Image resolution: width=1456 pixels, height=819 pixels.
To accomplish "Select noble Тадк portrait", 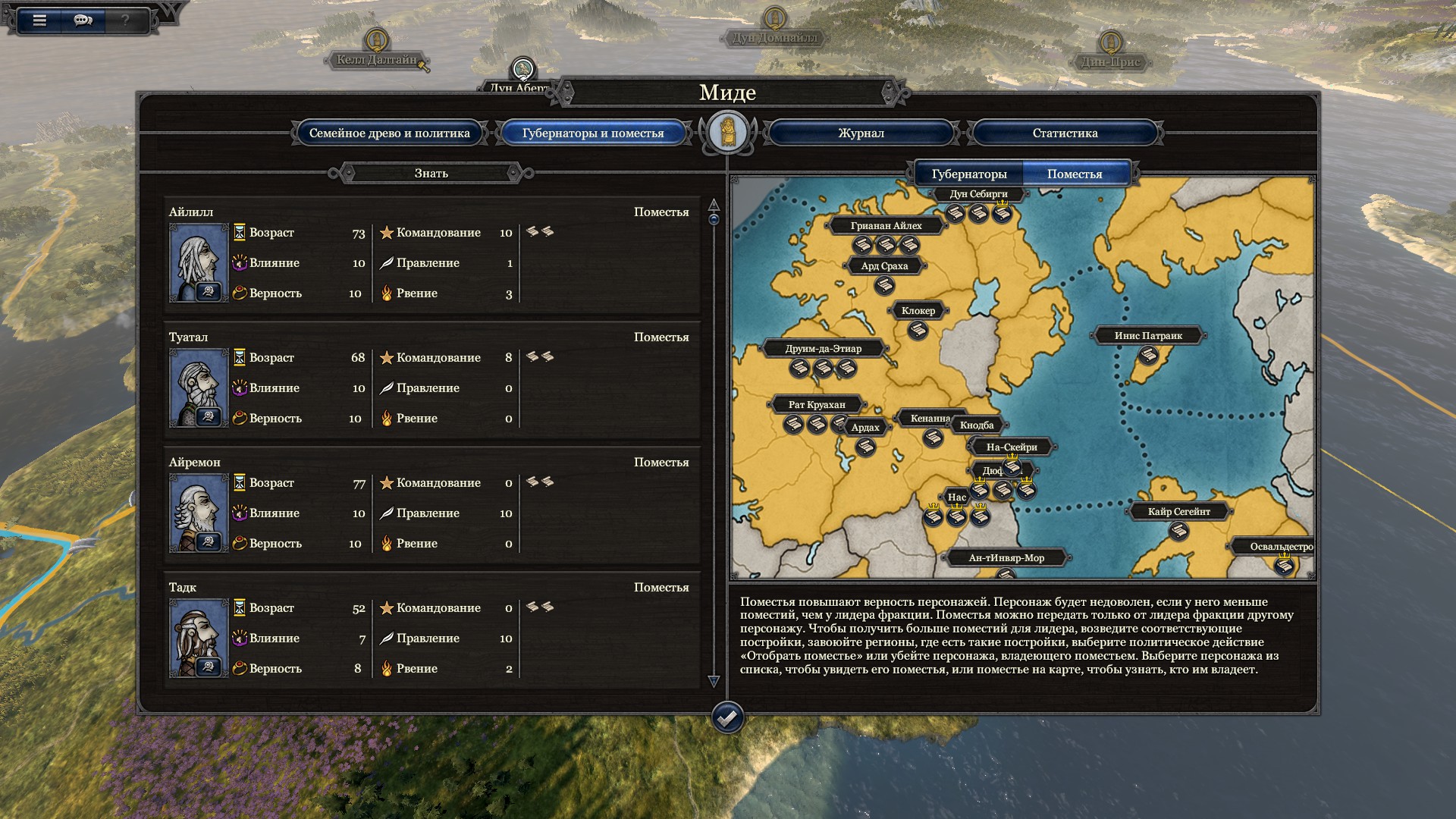I will [x=199, y=638].
